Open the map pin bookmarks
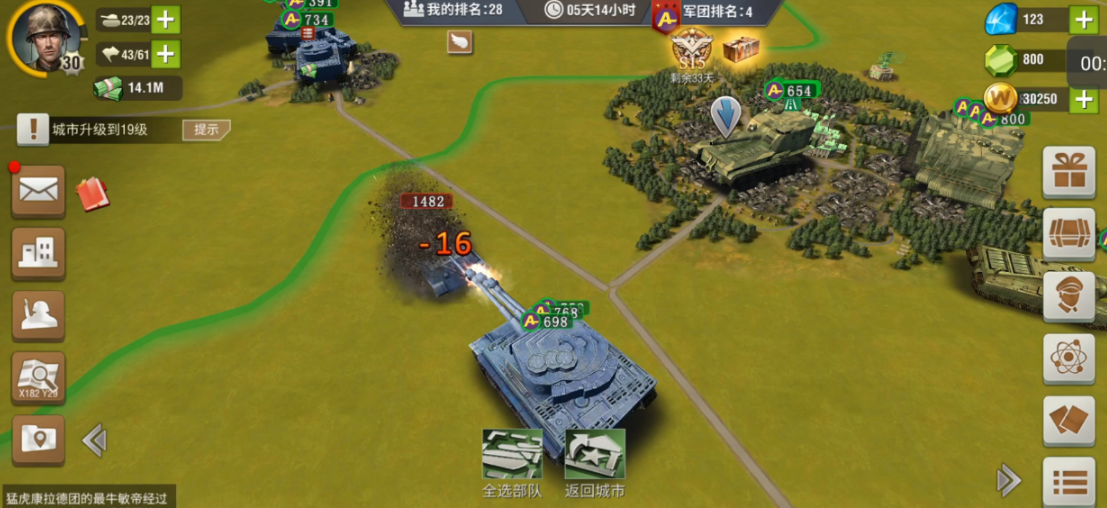Screen dimensions: 1107x508 coord(38,439)
